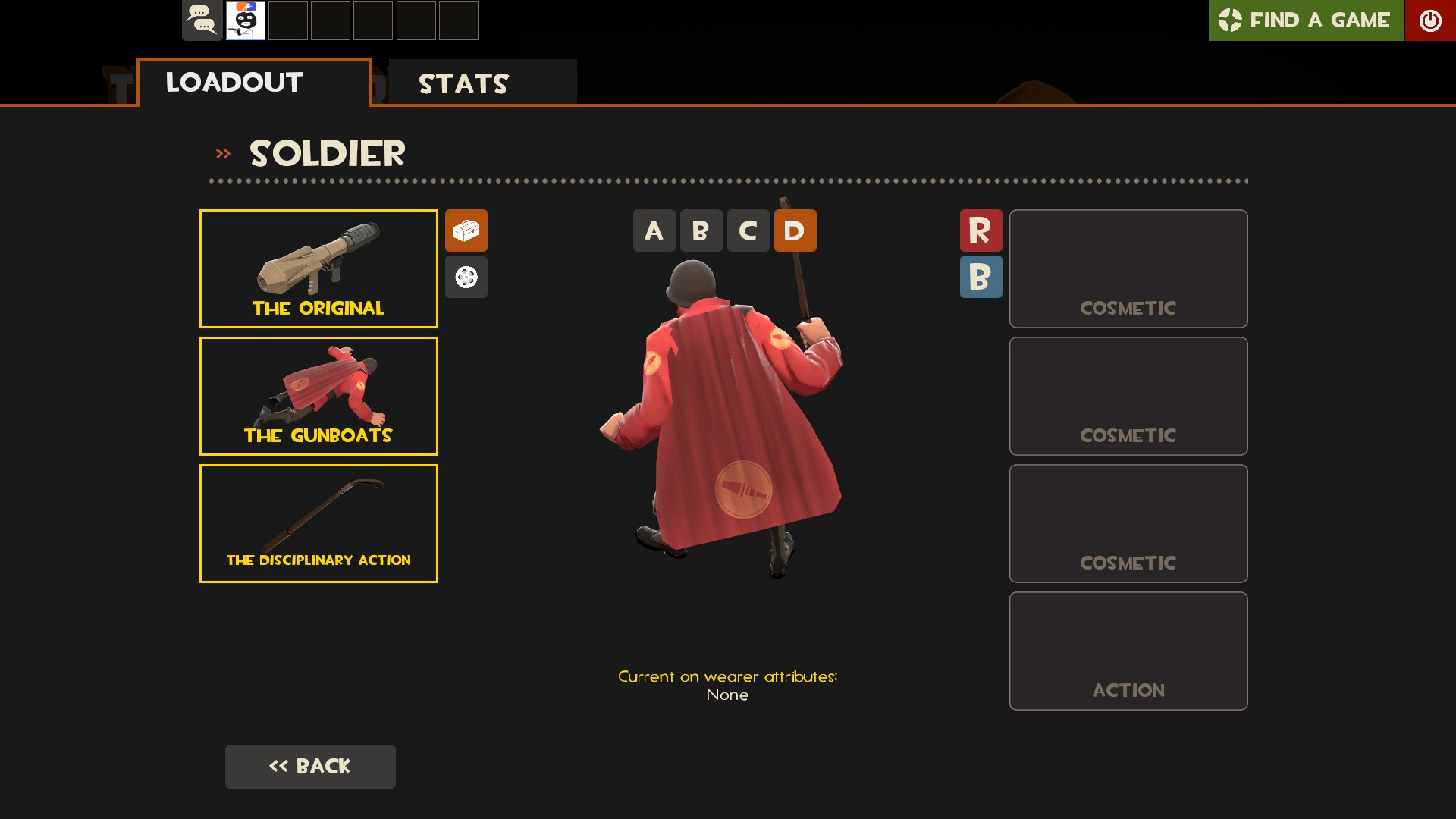Open chat via the speech bubbles icon
The height and width of the screenshot is (819, 1456).
click(201, 20)
